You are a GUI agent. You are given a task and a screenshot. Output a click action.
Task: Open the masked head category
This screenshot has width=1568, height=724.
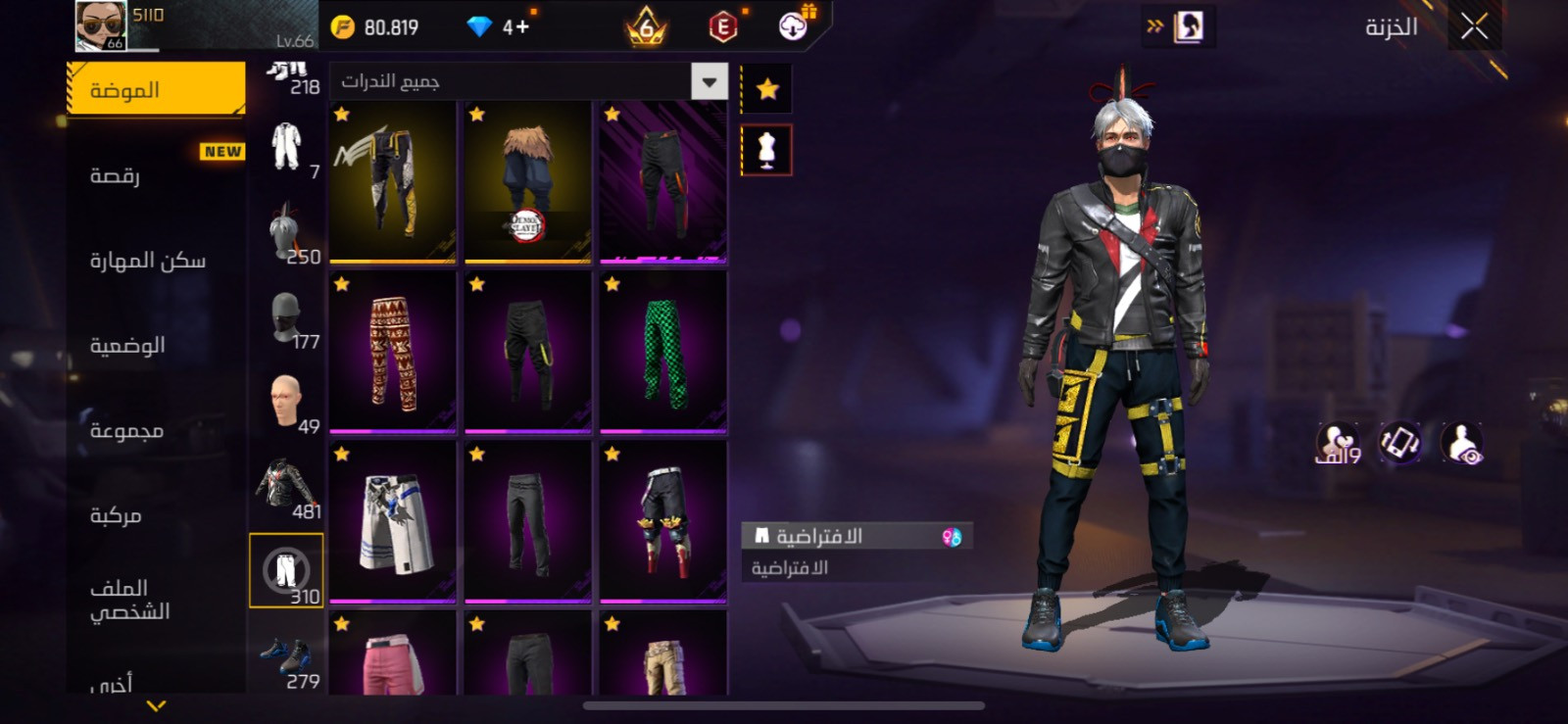[286, 318]
